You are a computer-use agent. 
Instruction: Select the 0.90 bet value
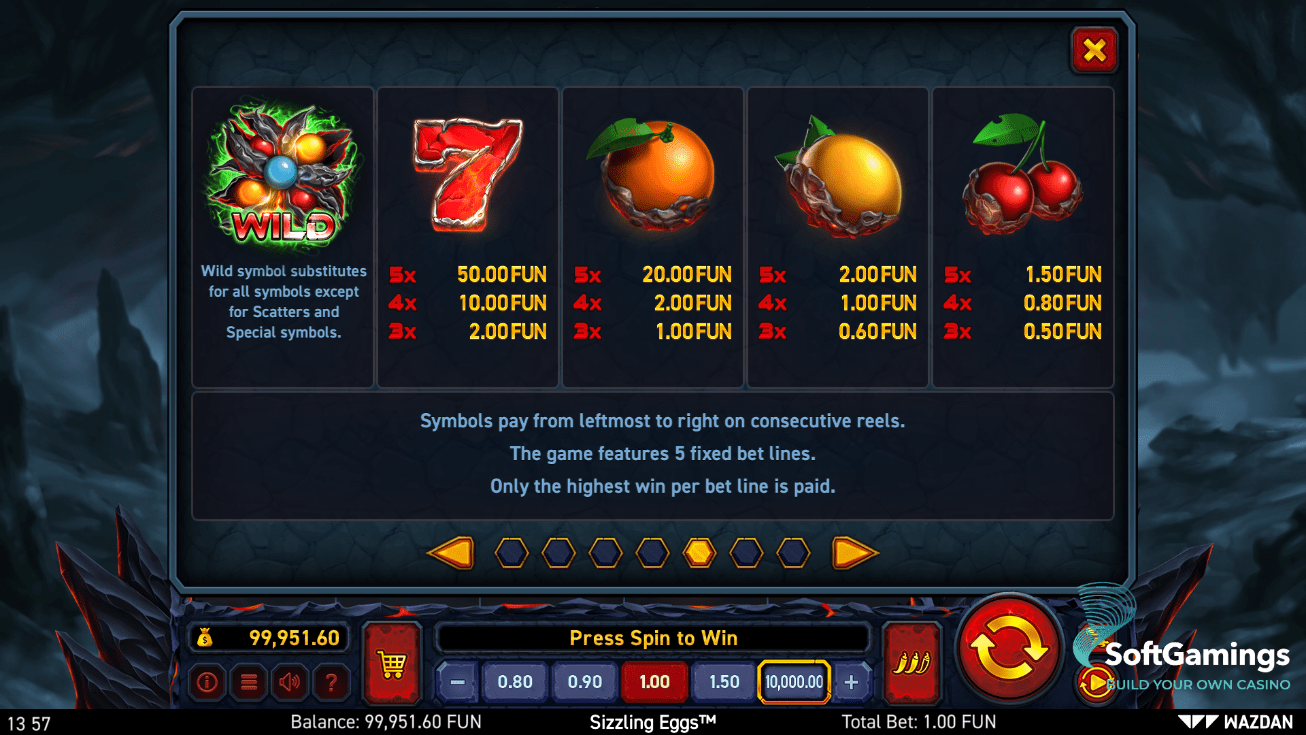(x=585, y=682)
